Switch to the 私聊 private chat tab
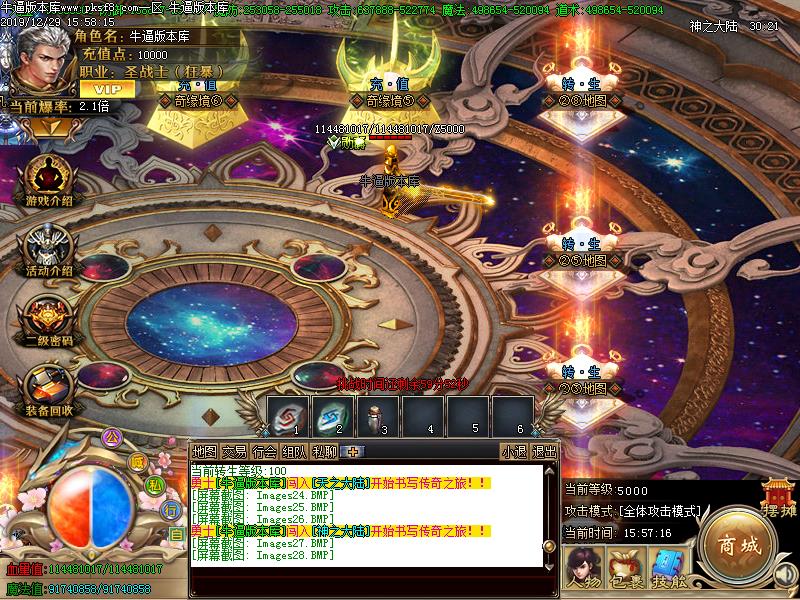Viewport: 800px width, 600px height. coord(324,452)
